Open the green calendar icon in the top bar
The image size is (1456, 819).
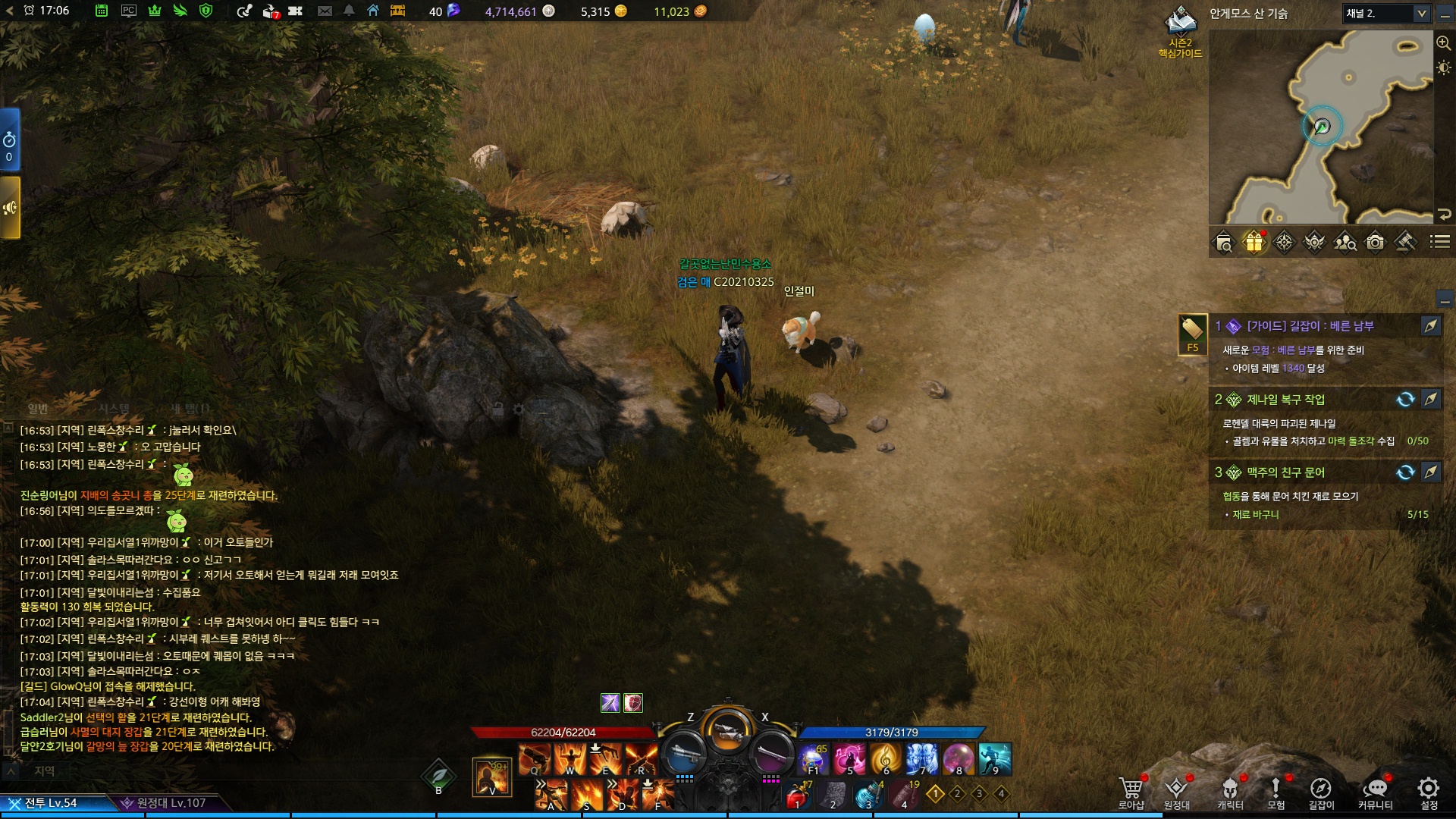pyautogui.click(x=102, y=11)
